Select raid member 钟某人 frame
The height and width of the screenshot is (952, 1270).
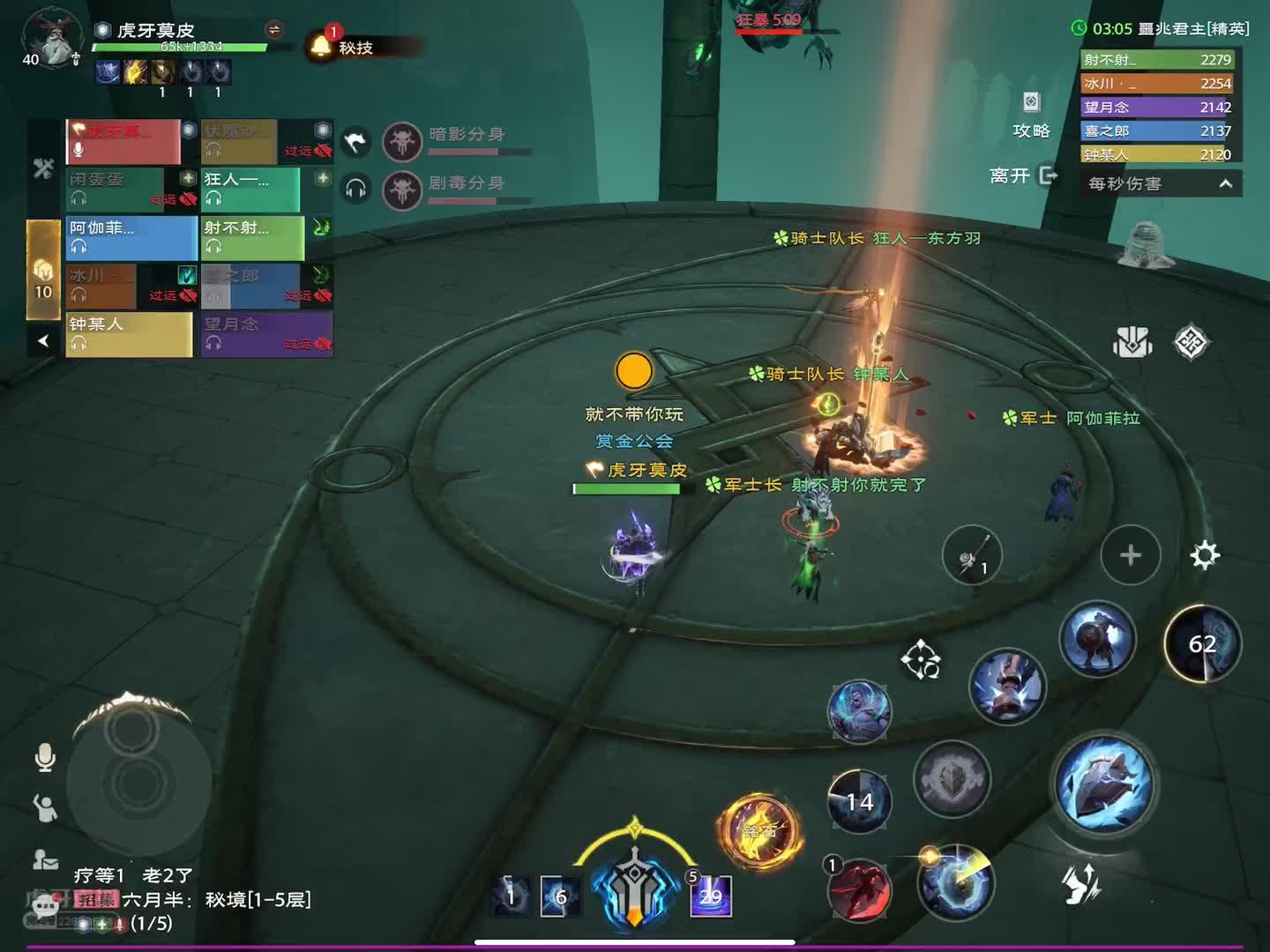129,334
